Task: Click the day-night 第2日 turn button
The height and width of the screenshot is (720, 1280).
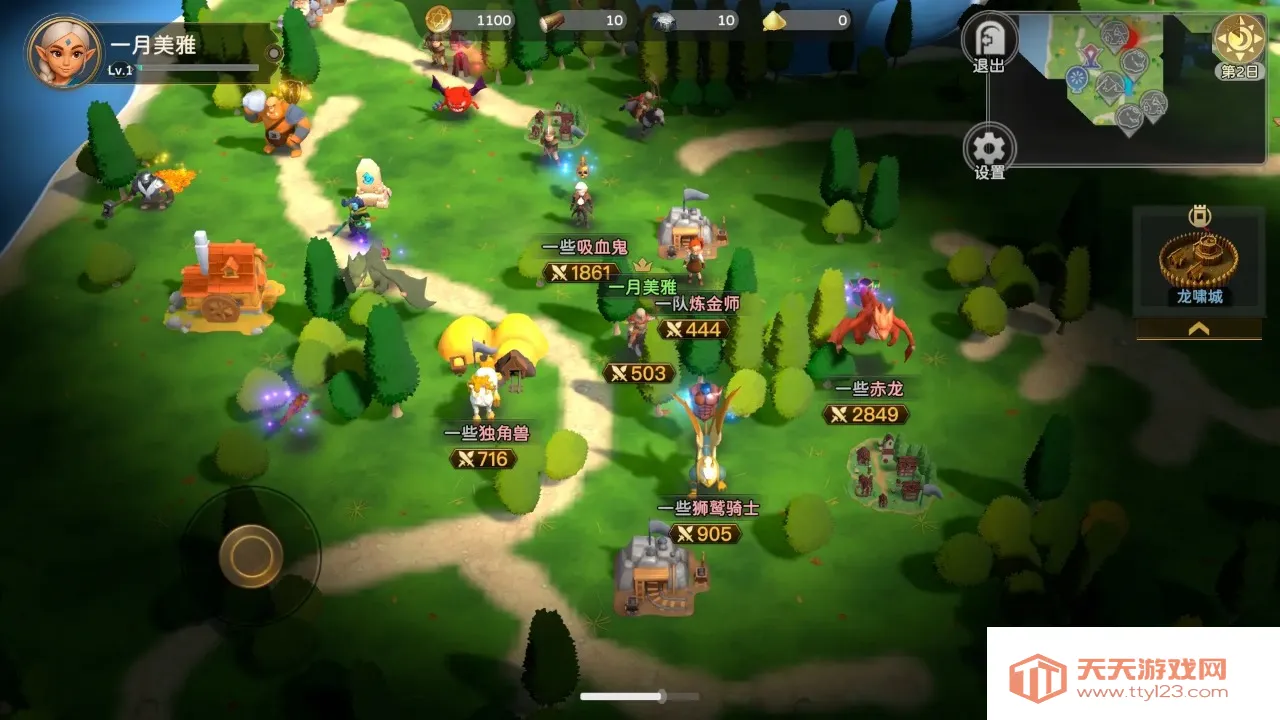Action: click(x=1239, y=40)
